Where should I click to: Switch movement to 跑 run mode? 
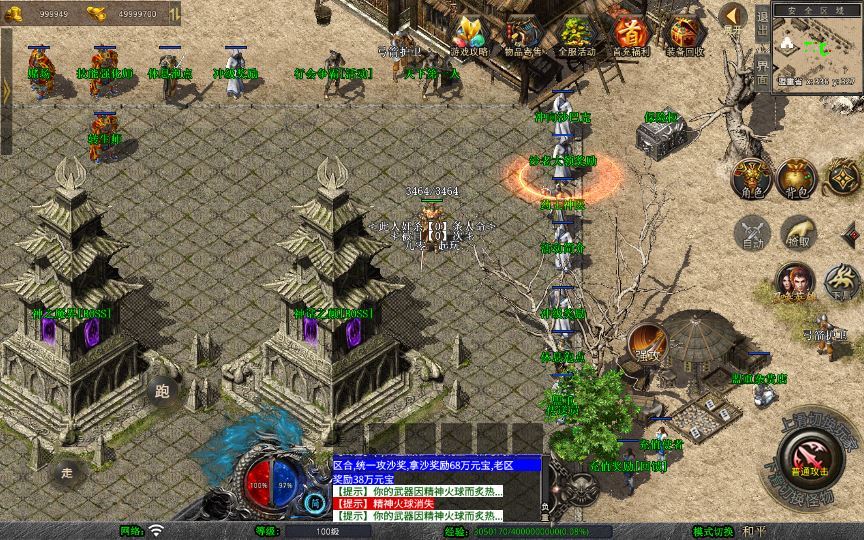coord(162,390)
